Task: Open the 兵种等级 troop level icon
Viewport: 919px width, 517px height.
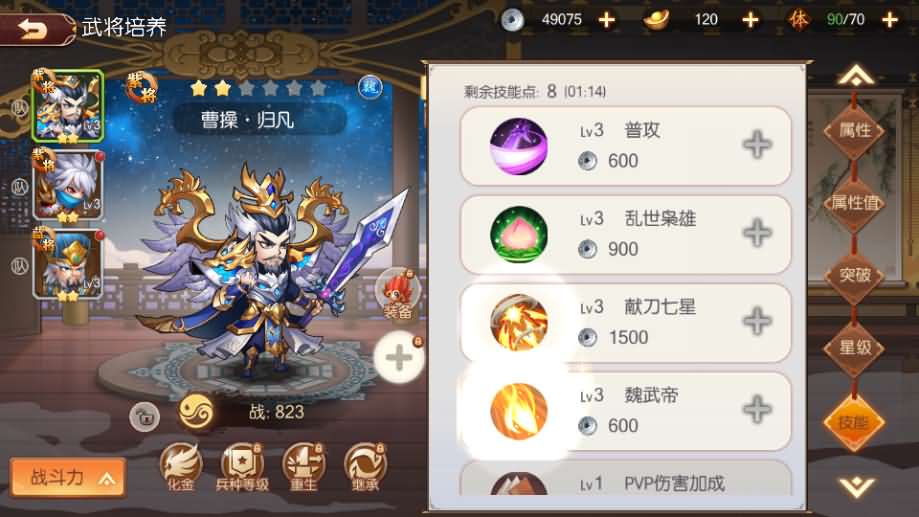Action: (243, 466)
